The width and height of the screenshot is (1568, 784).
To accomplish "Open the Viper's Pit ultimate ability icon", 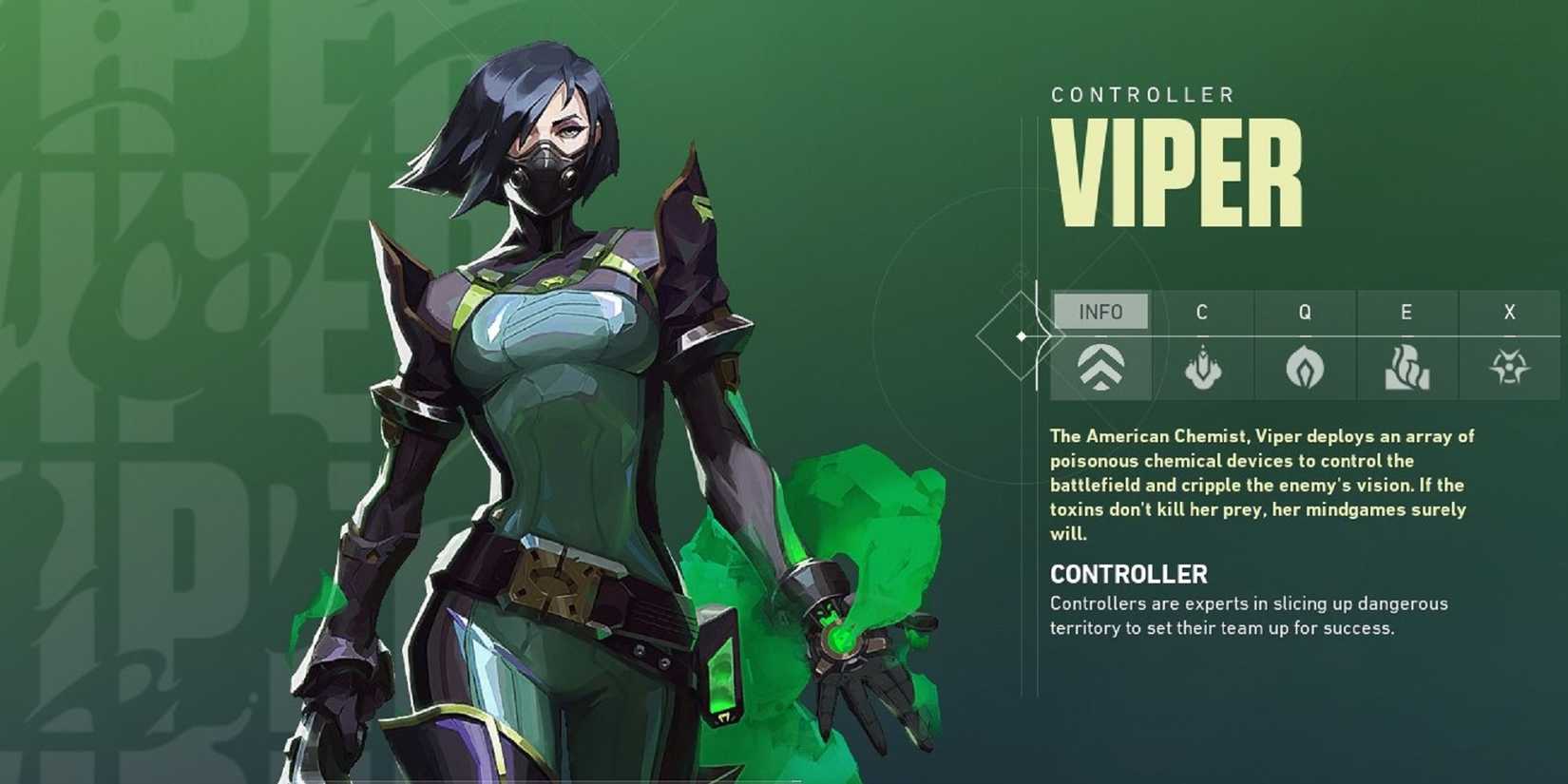I will (1508, 369).
